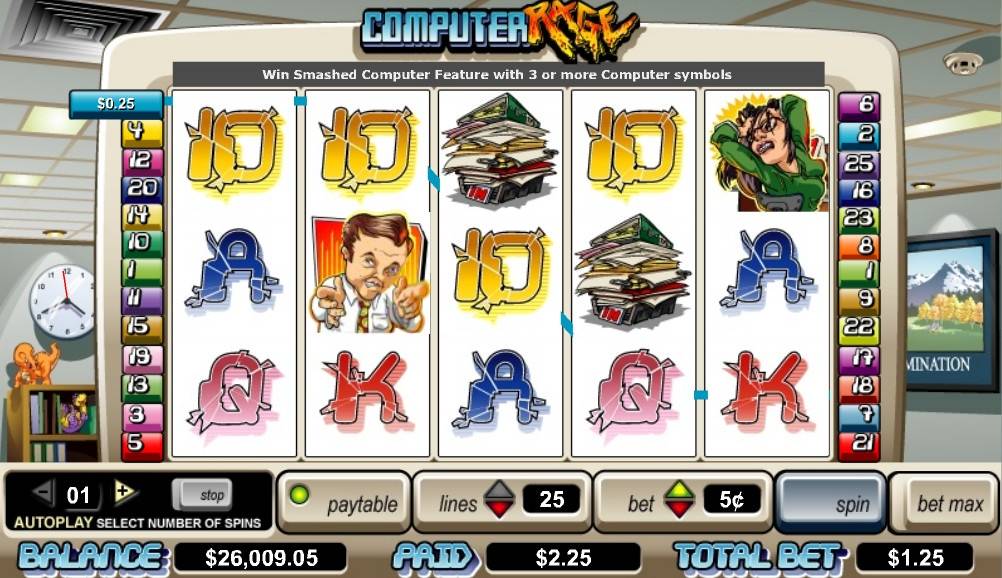Viewport: 1002px width, 578px height.
Task: Pick payline marker number 13
Action: click(139, 384)
